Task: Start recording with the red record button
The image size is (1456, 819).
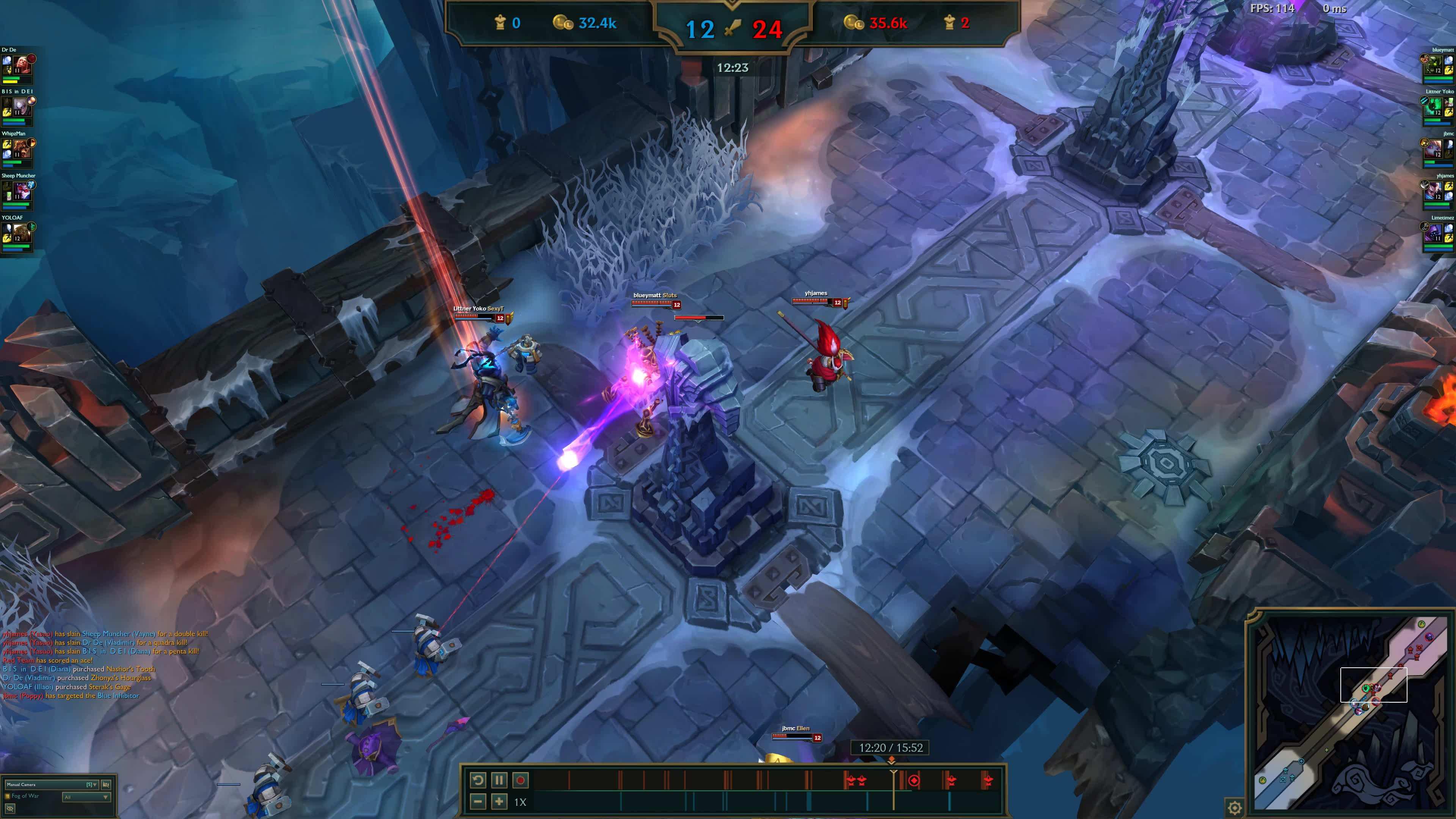Action: pos(521,781)
